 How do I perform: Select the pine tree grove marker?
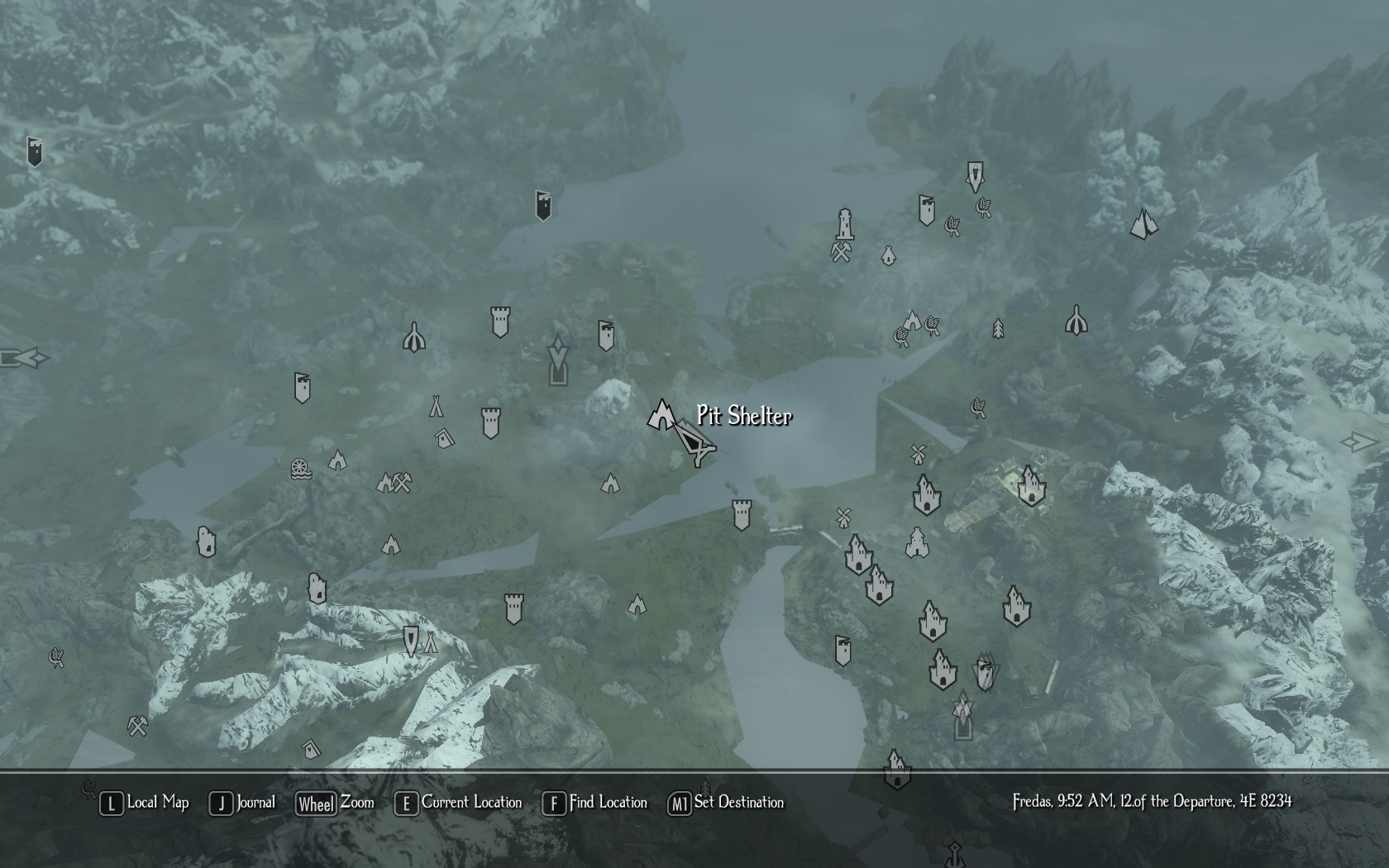pos(998,329)
